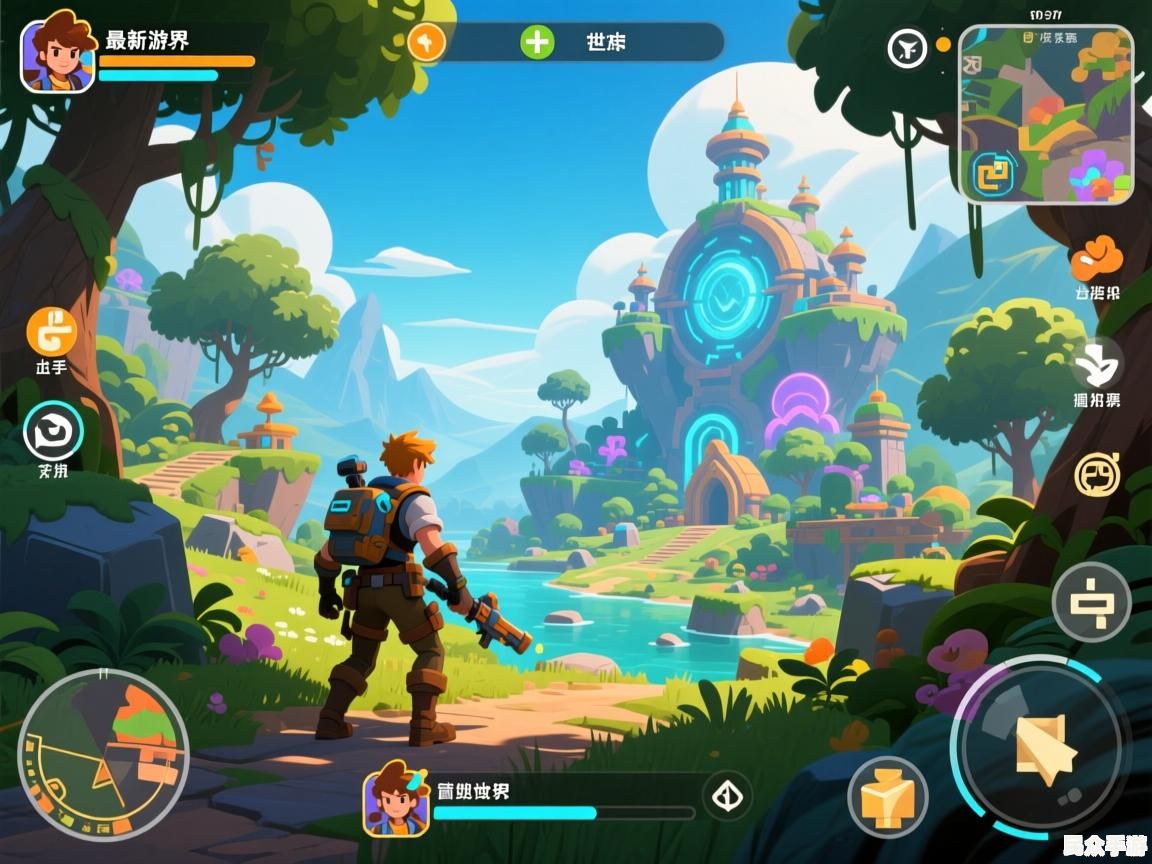Tap the orange round button on the left edge
This screenshot has height=864, width=1152.
(51, 331)
